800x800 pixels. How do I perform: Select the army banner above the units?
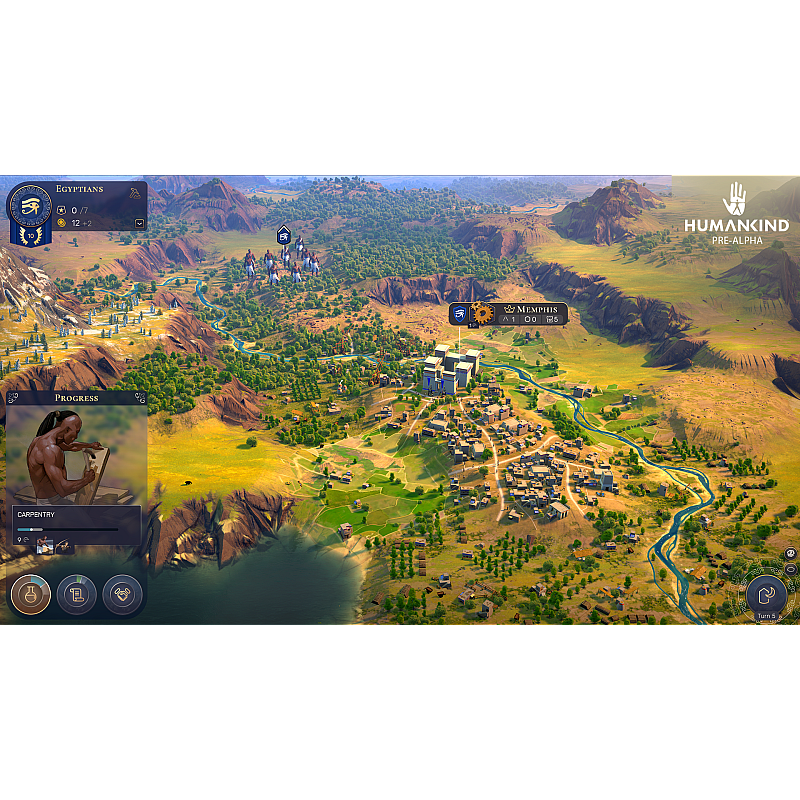pos(284,235)
